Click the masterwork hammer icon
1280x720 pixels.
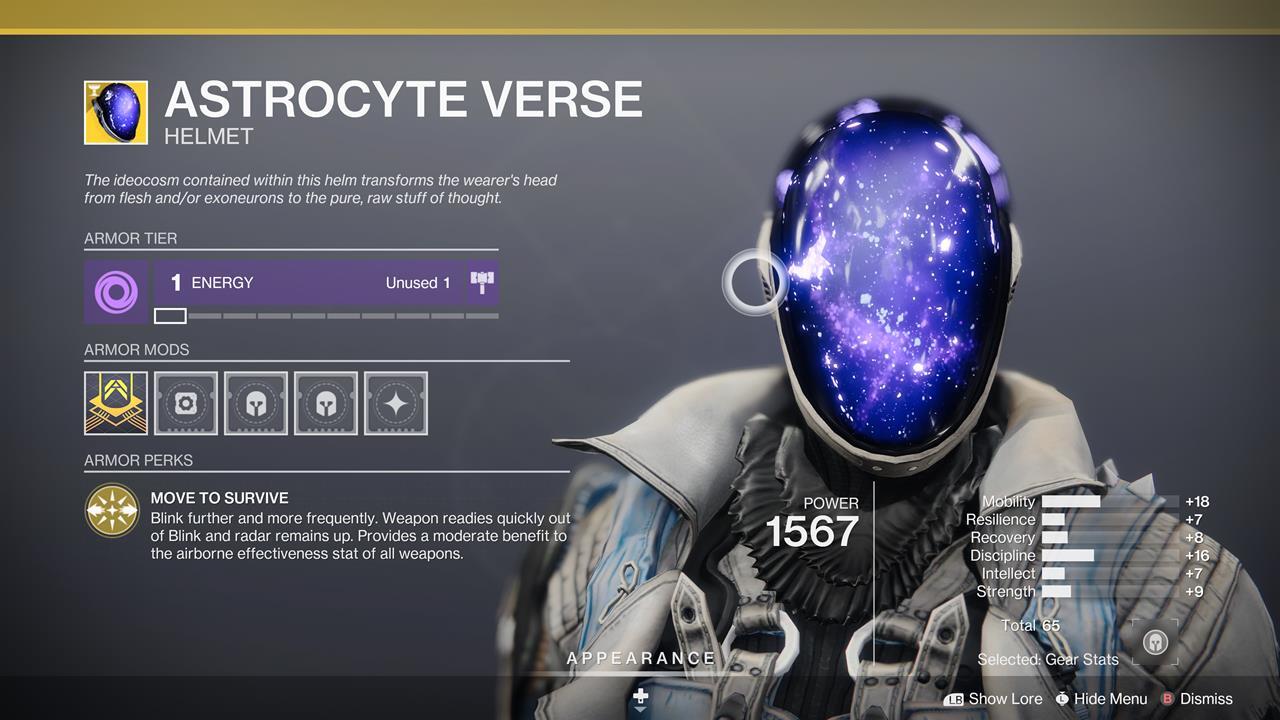click(482, 283)
